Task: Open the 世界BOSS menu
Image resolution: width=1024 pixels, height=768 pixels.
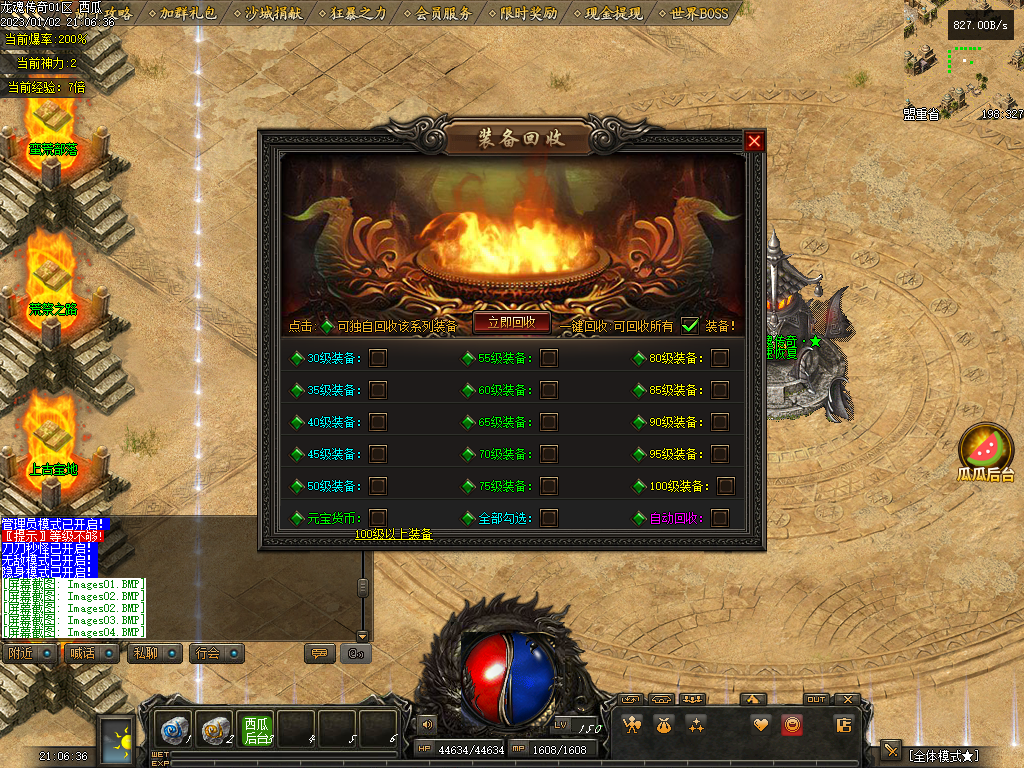Action: (699, 13)
